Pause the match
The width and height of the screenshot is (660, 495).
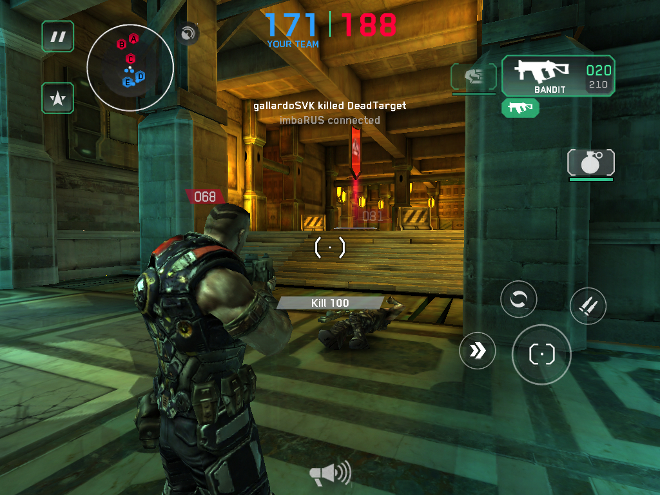point(58,37)
